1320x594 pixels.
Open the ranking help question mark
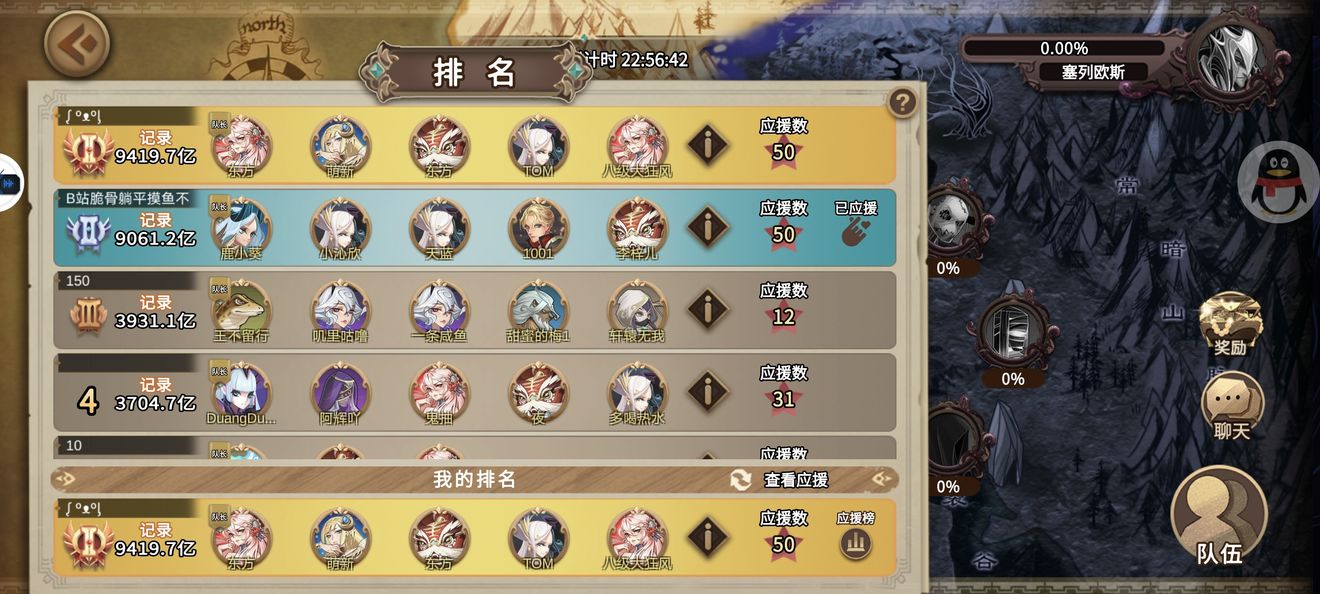coord(902,102)
